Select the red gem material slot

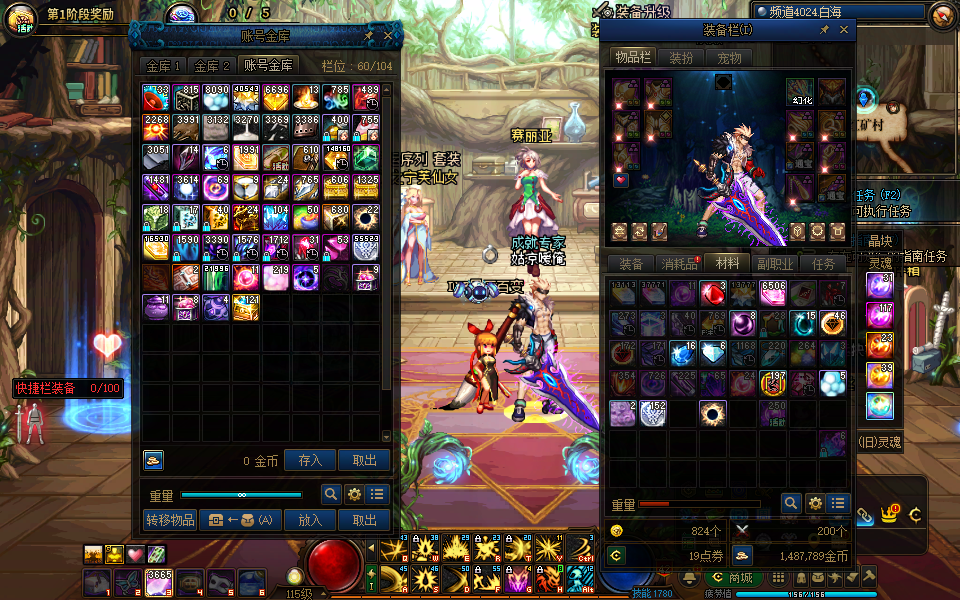click(x=713, y=293)
